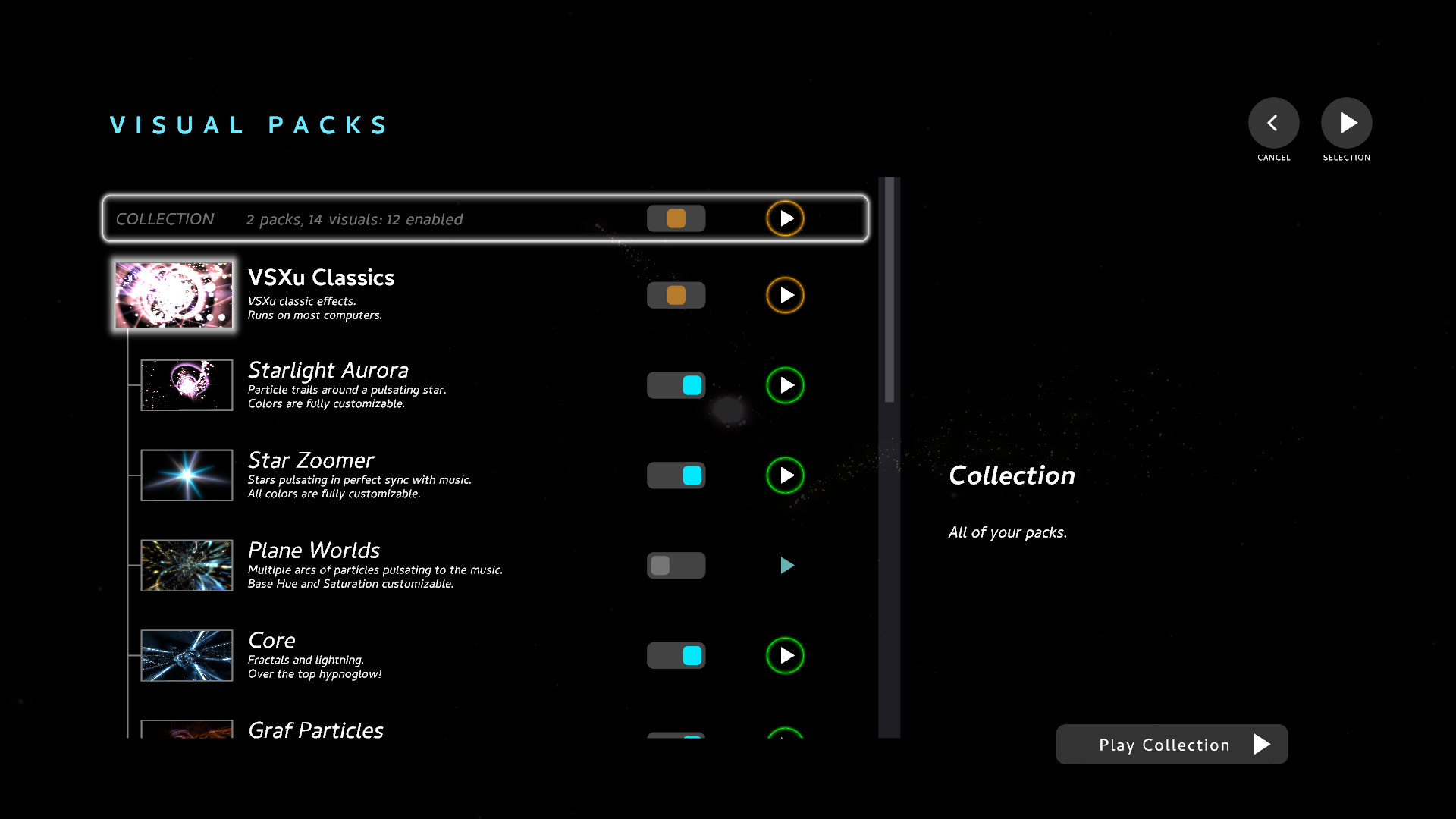Start the Star Zoomer preview
This screenshot has width=1456, height=819.
[x=786, y=475]
